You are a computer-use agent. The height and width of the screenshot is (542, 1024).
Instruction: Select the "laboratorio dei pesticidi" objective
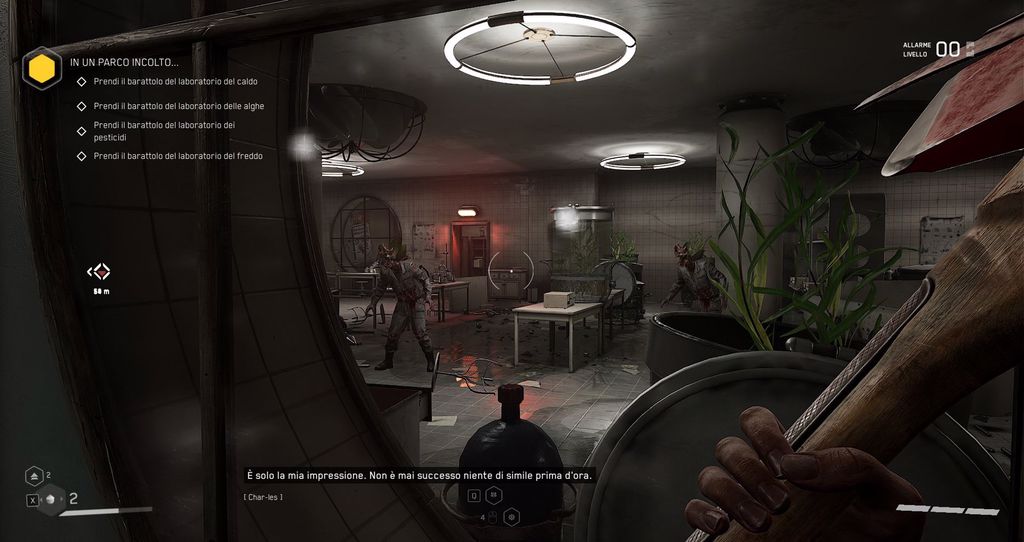[x=164, y=130]
